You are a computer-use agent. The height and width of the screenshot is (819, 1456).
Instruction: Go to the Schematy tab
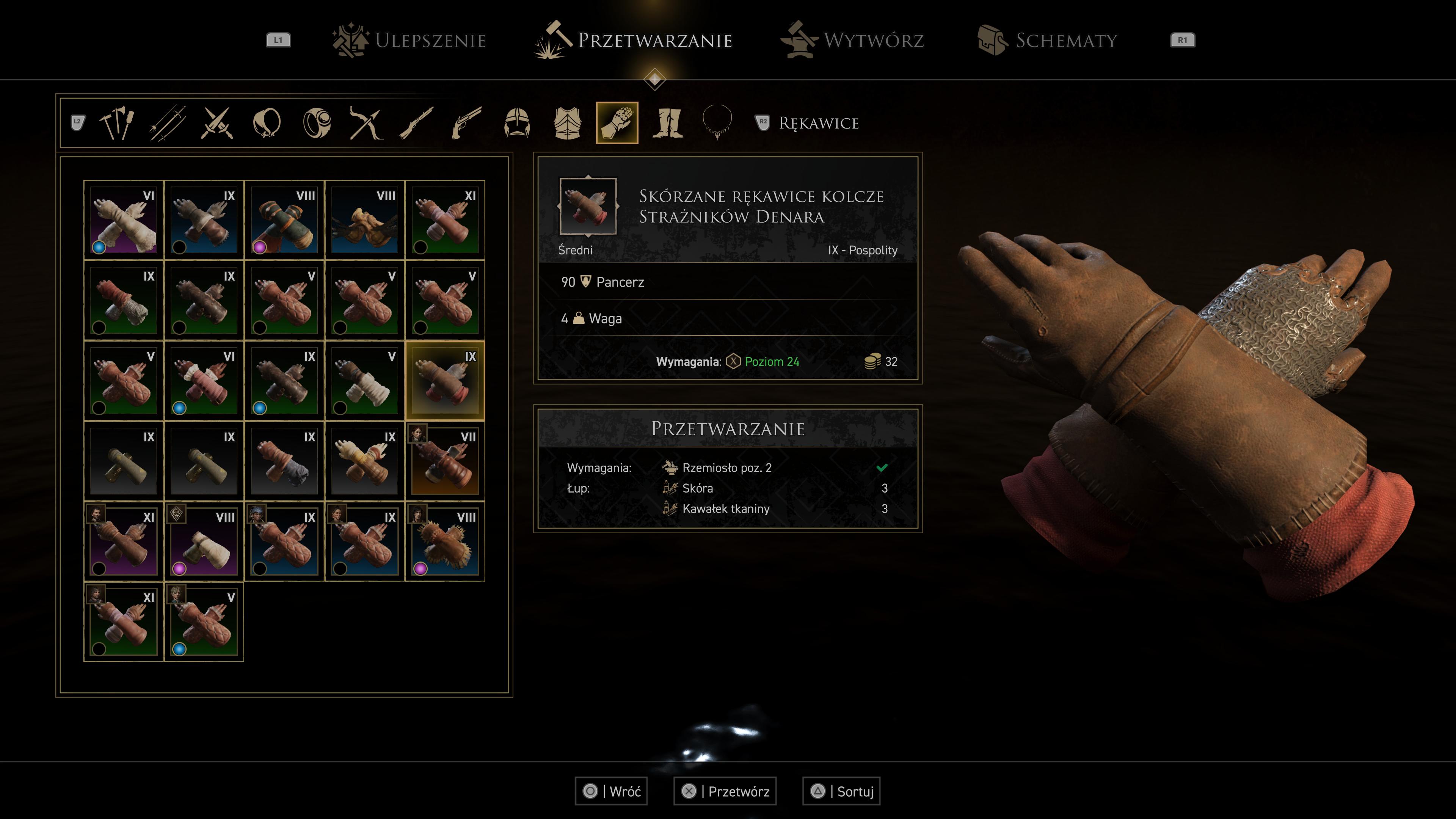coord(1047,40)
